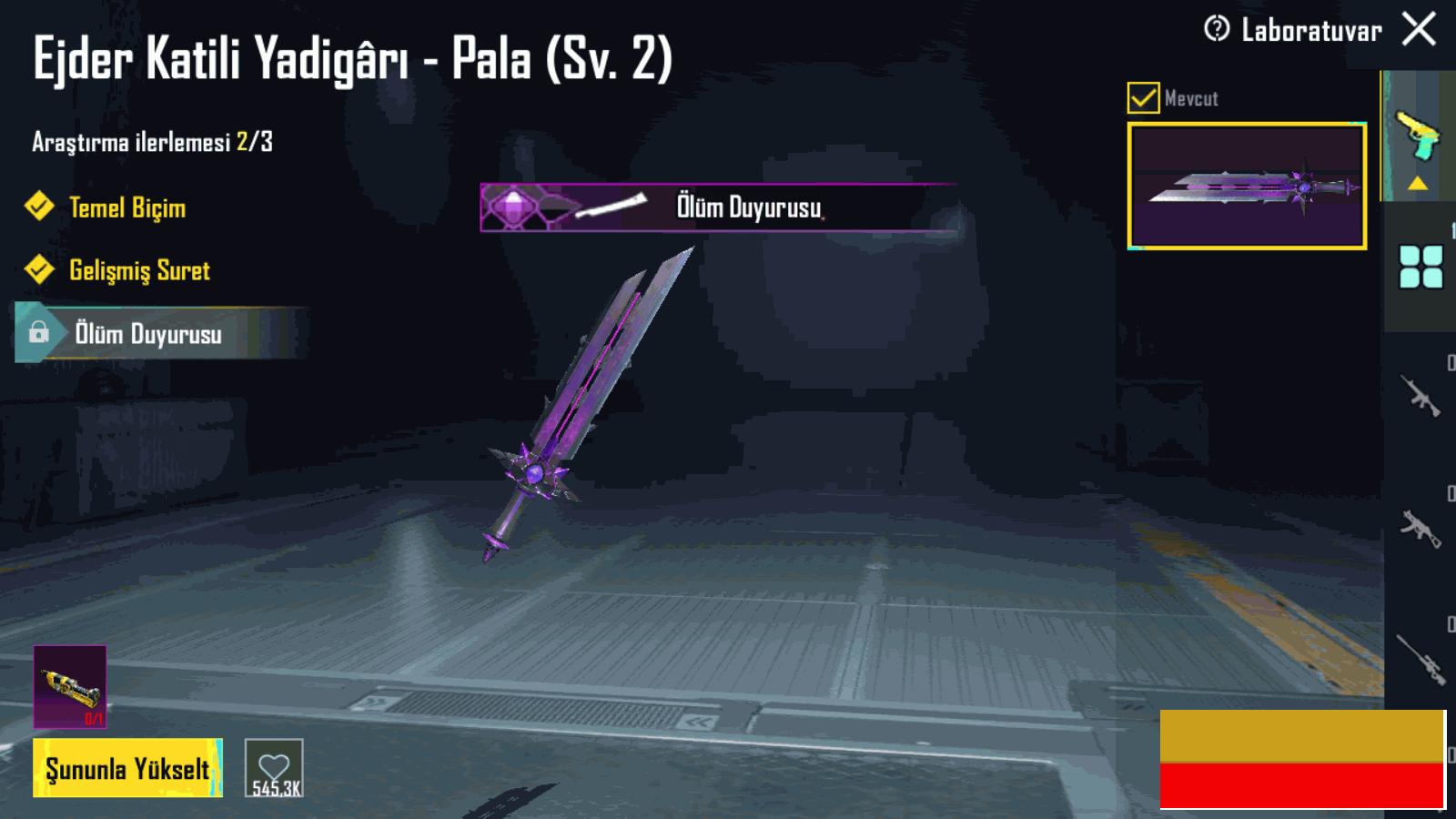
Task: Open the four-square grid view
Action: [x=1421, y=267]
